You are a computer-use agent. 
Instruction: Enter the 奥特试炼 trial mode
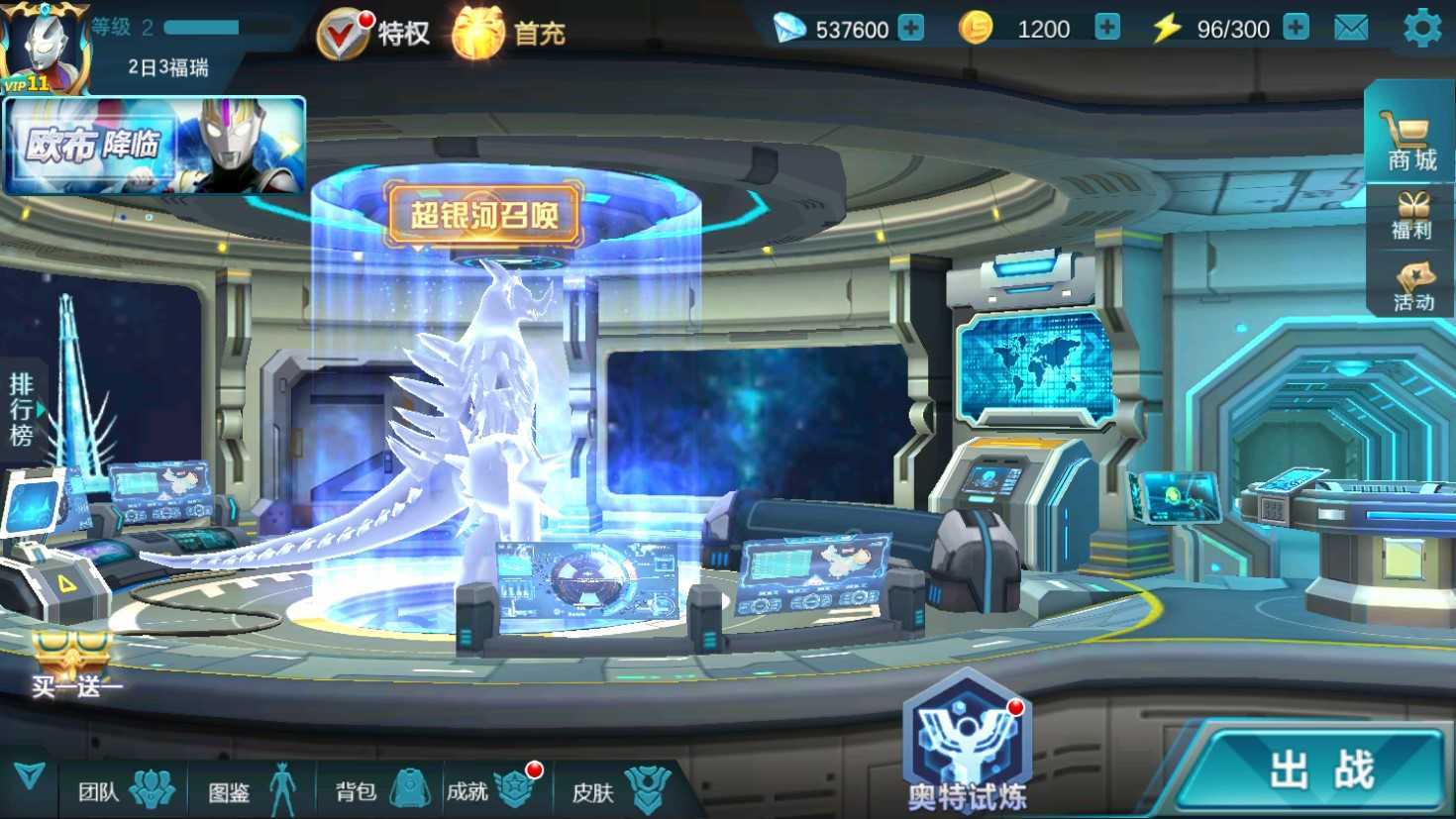coord(967,743)
